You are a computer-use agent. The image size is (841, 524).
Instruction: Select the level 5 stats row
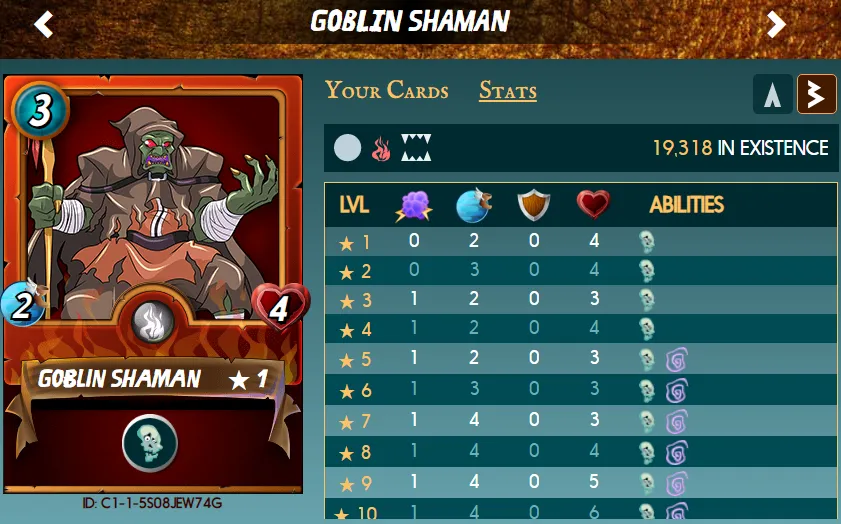580,360
